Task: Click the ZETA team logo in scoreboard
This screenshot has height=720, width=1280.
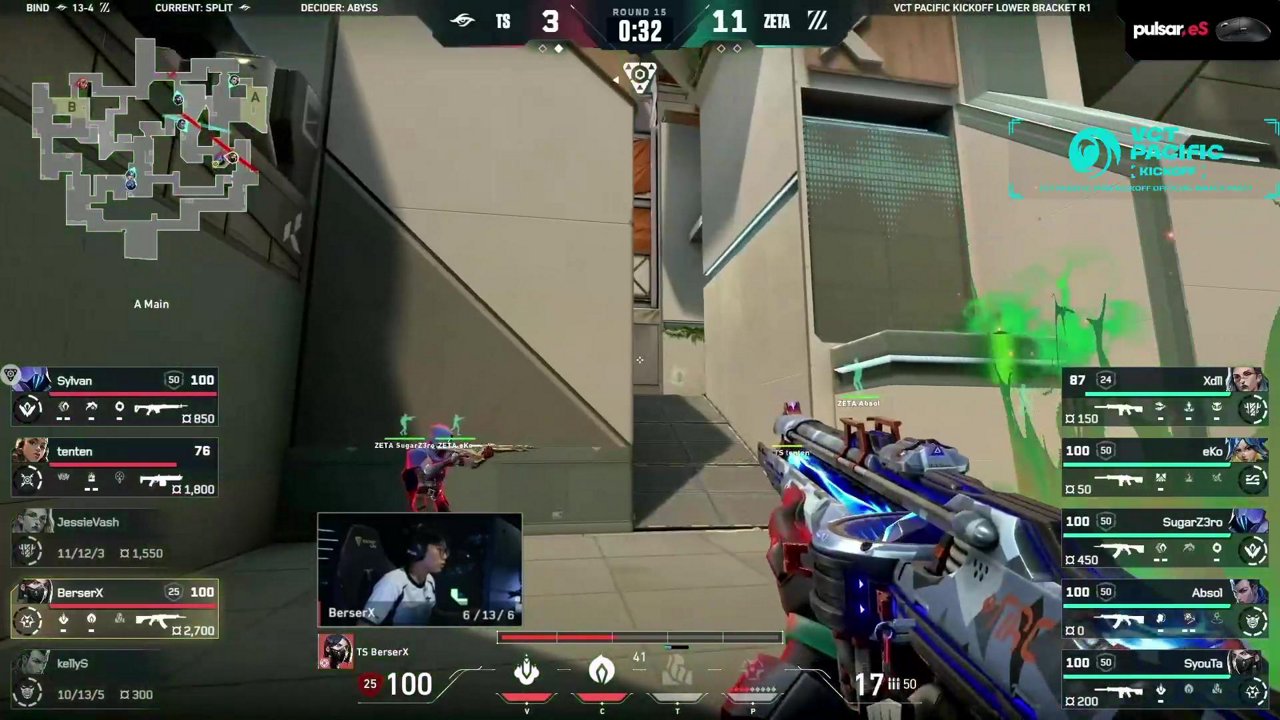Action: [817, 21]
